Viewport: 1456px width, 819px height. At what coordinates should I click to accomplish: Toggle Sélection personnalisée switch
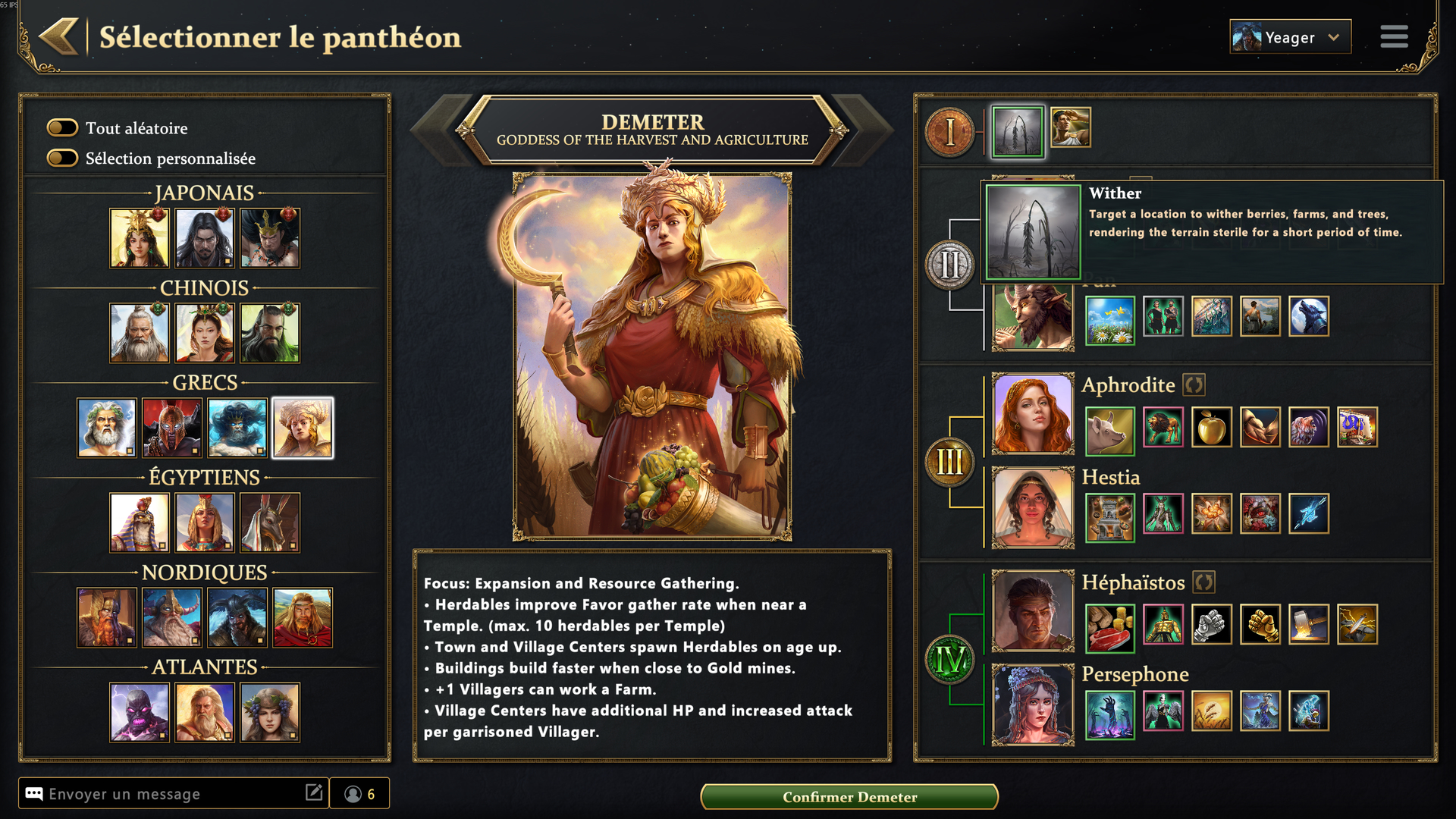click(x=63, y=158)
